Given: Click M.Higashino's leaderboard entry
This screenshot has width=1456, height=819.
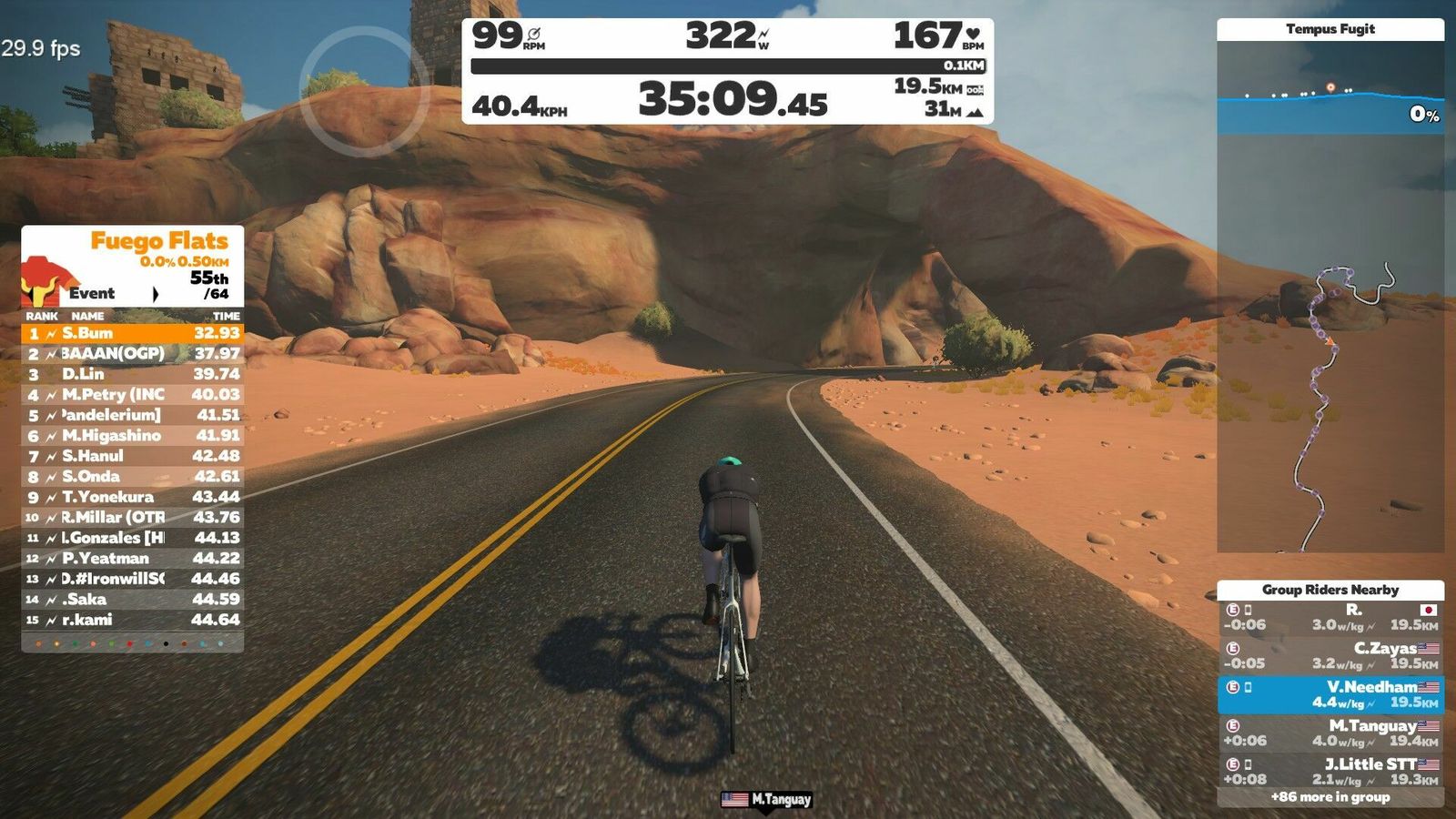Looking at the screenshot, I should [x=133, y=436].
